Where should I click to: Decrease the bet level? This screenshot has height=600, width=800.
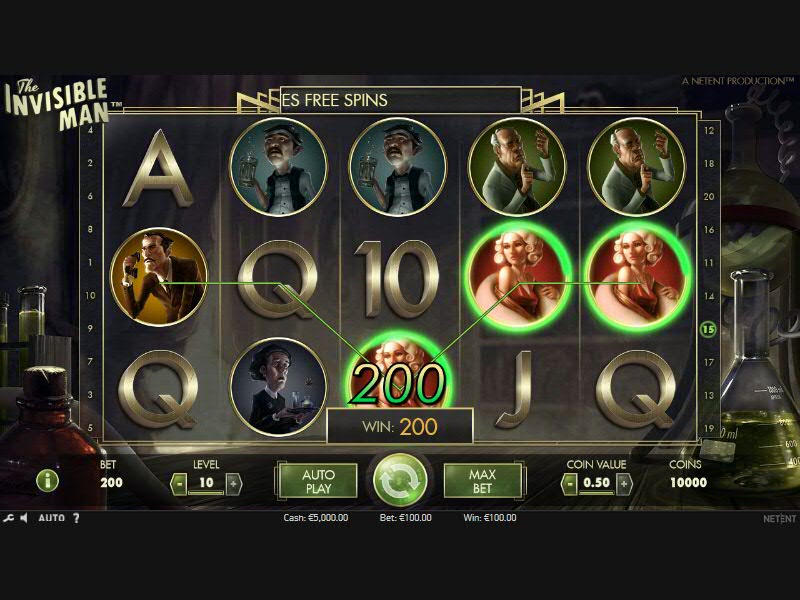[179, 483]
